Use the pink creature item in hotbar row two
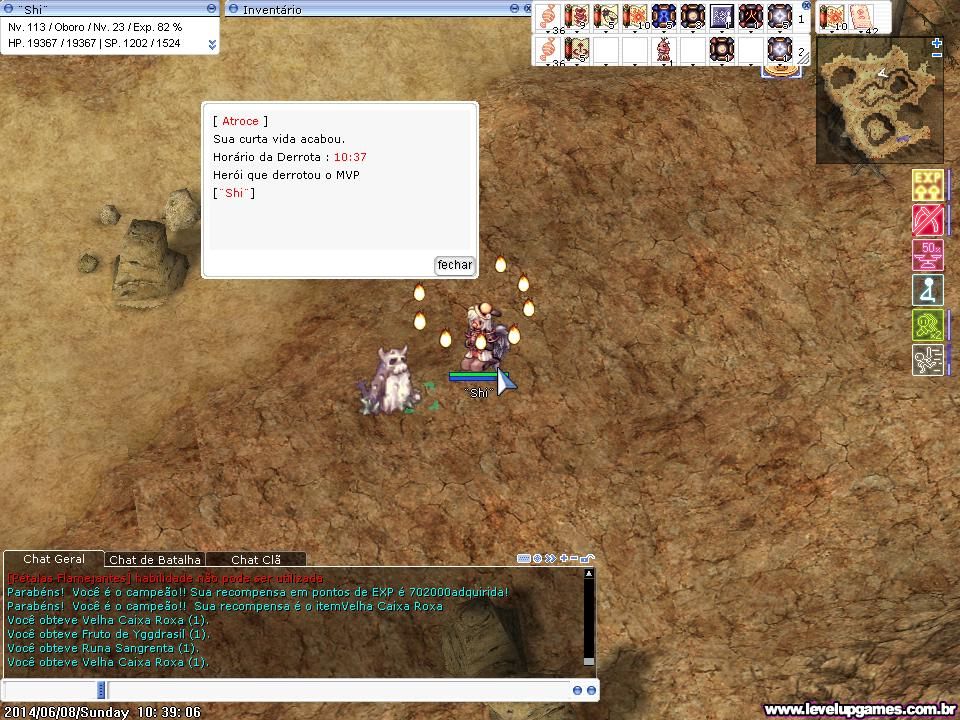Screen dimensions: 960x720 click(x=664, y=49)
